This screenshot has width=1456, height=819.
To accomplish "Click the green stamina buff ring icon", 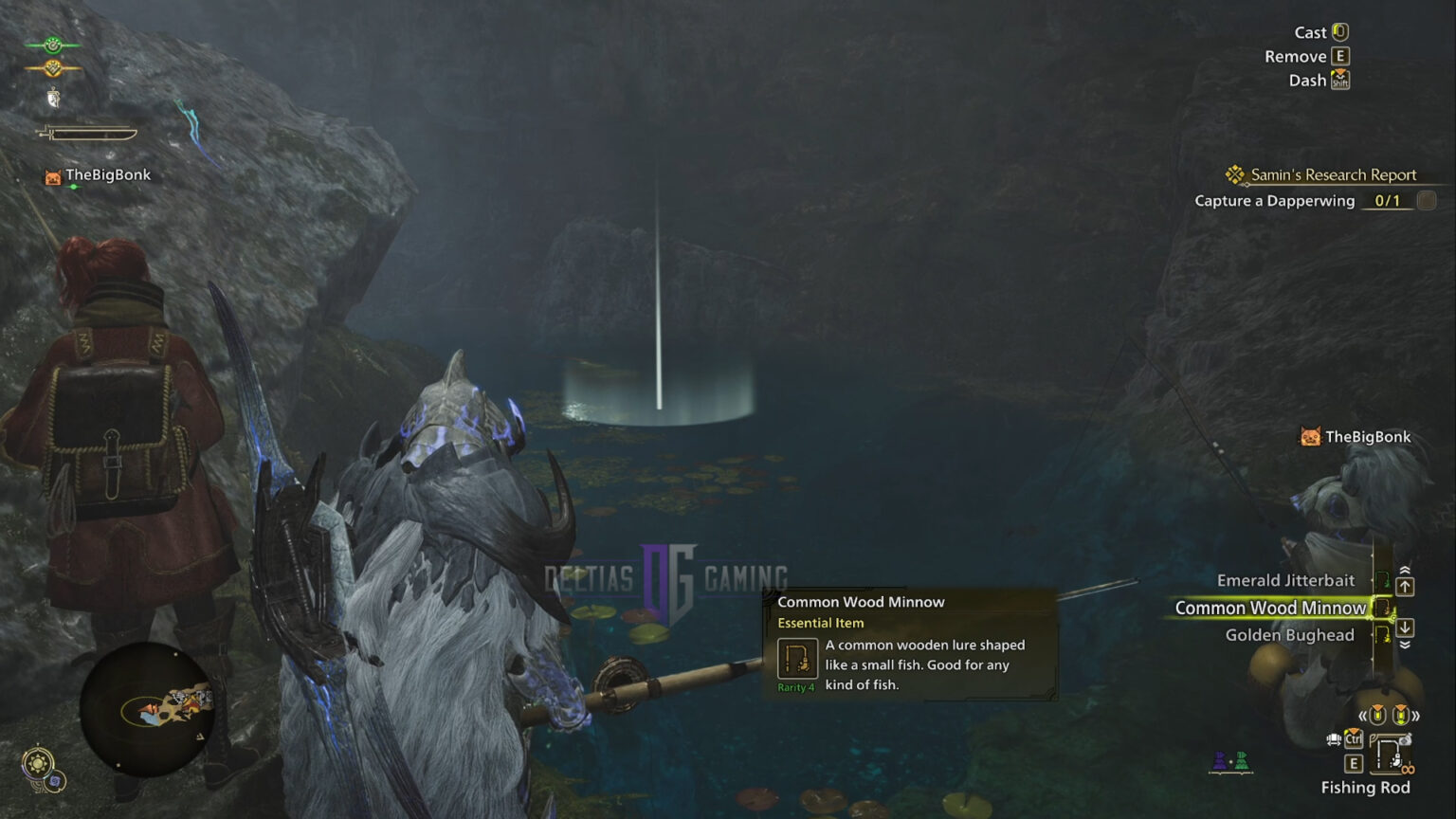I will pyautogui.click(x=54, y=45).
